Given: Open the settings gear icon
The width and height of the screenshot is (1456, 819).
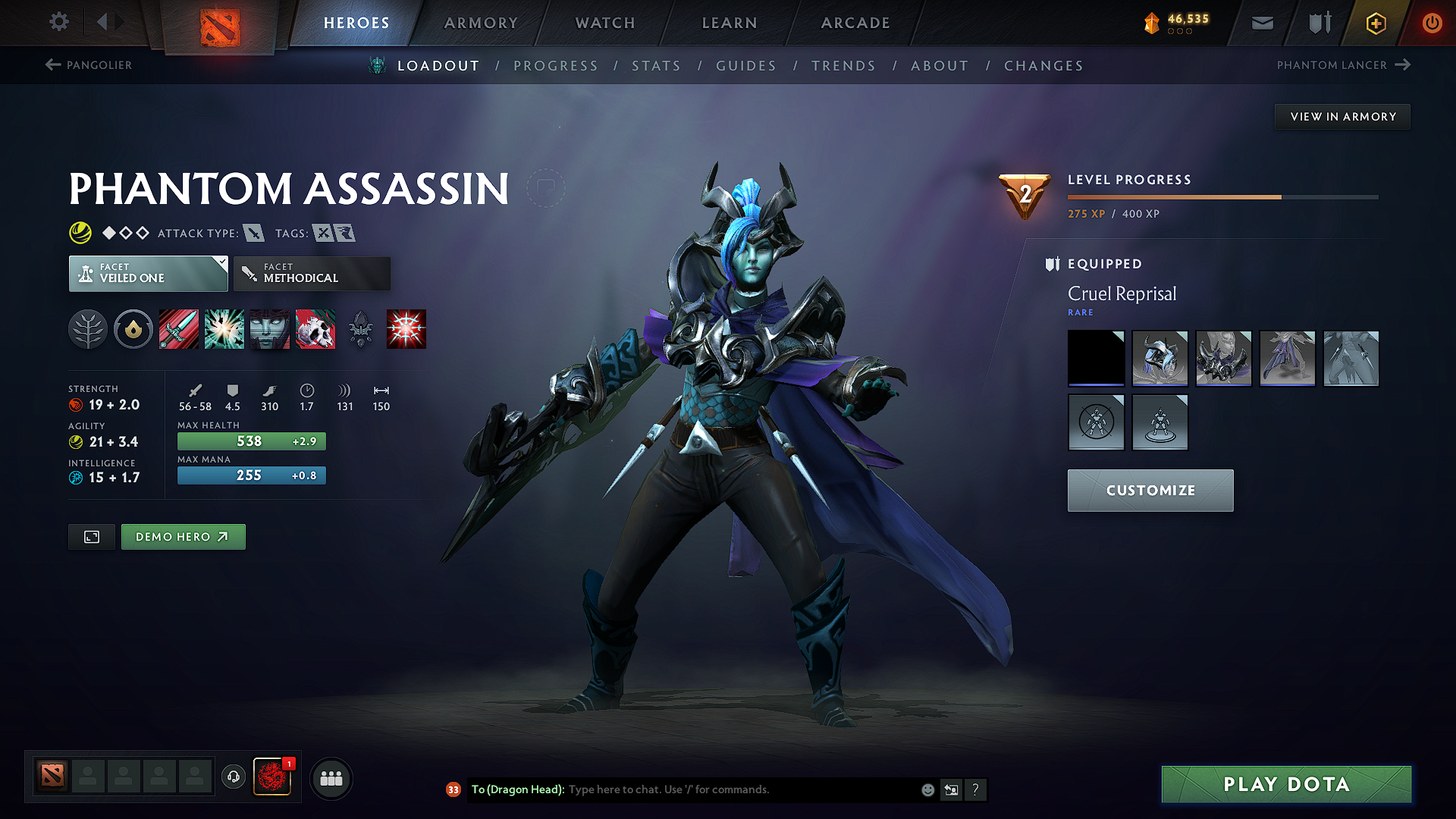Looking at the screenshot, I should 58,22.
